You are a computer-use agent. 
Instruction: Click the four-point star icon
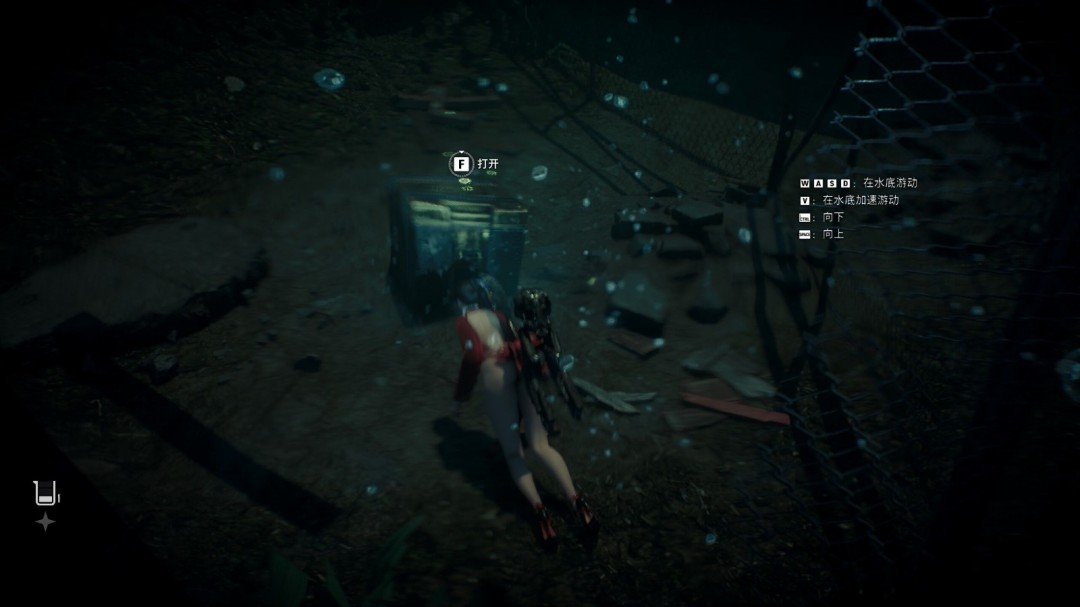45,522
